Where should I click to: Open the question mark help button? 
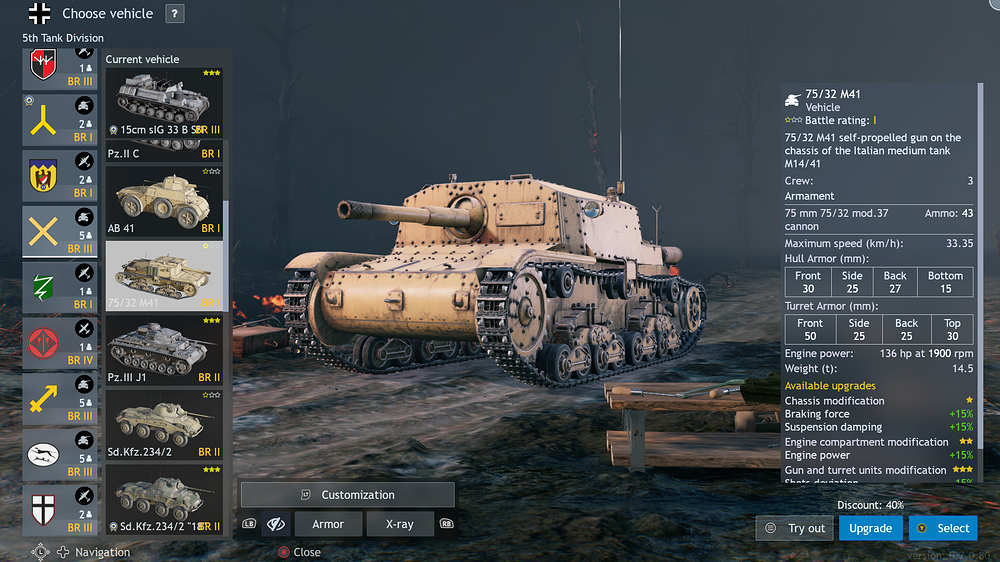[174, 14]
